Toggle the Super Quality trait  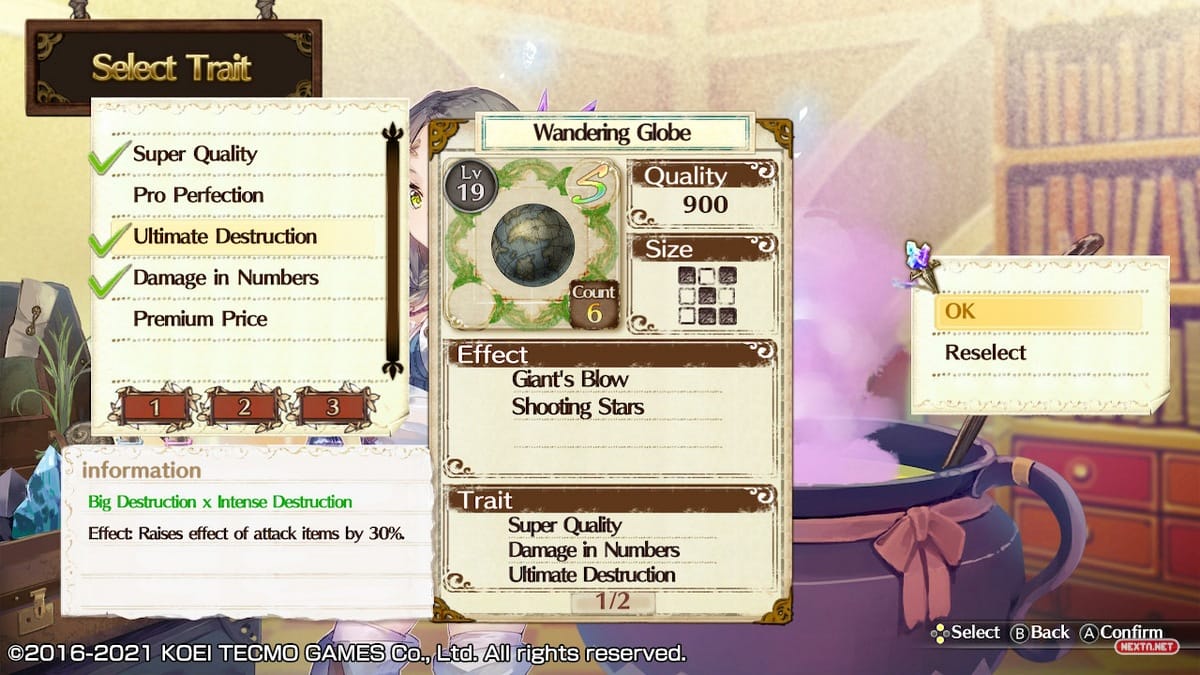pyautogui.click(x=195, y=154)
